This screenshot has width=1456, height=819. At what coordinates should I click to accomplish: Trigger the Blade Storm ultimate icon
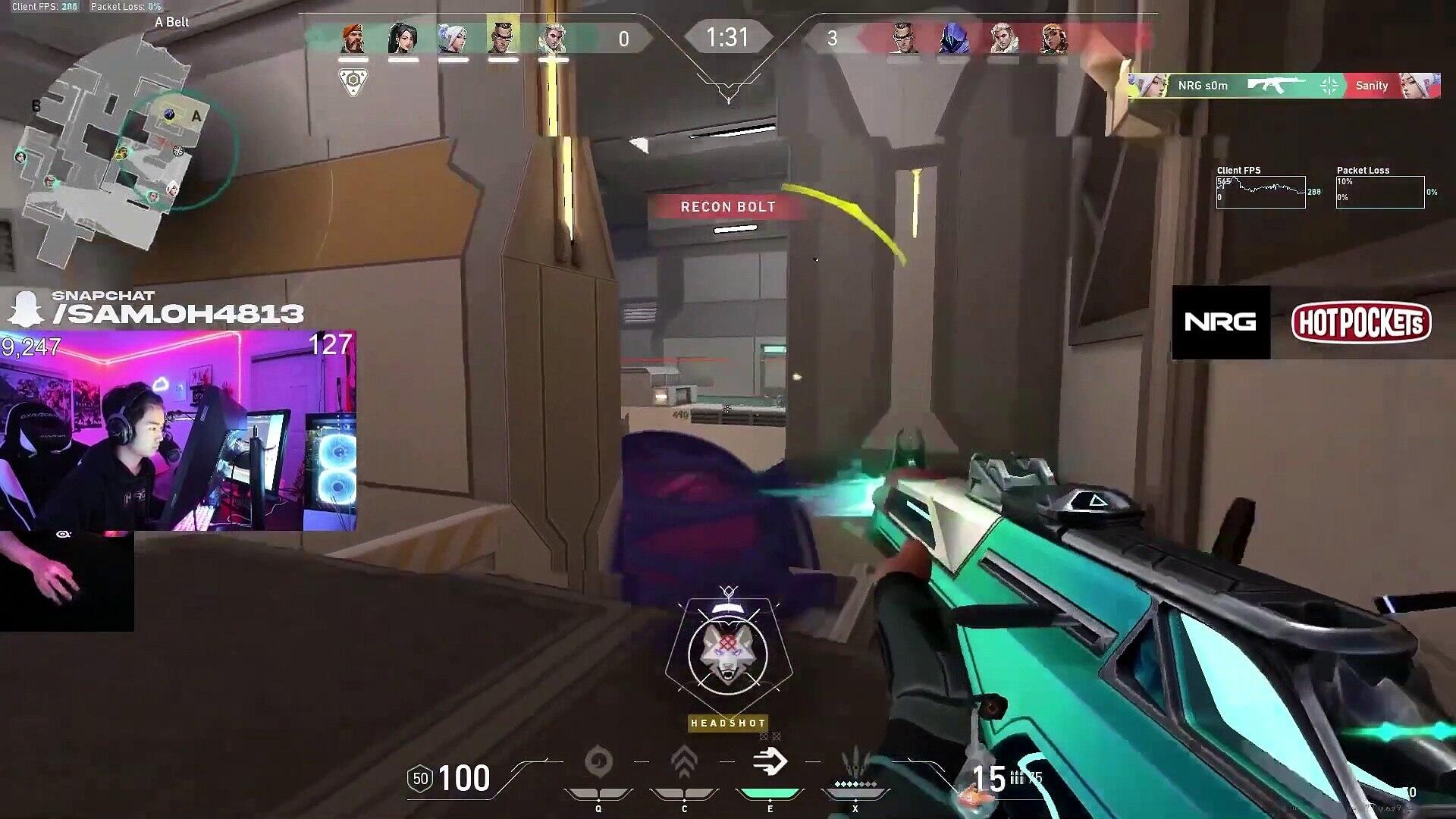click(855, 764)
